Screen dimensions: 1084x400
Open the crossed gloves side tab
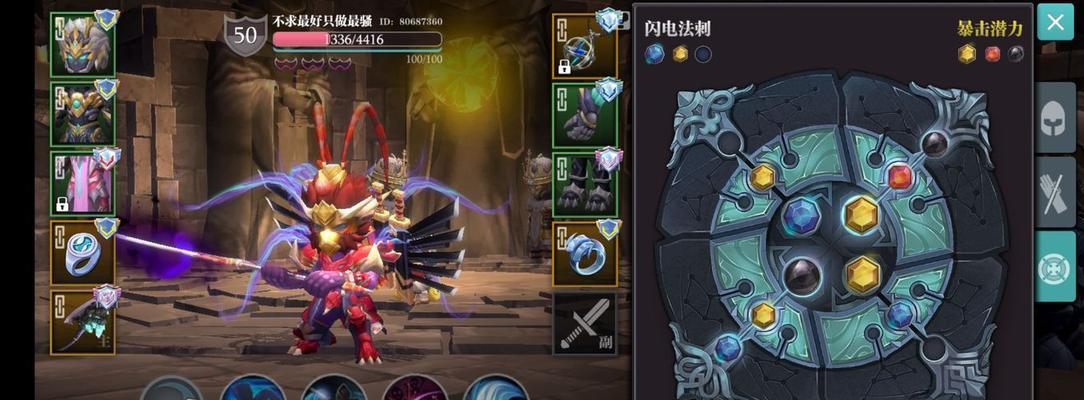(x=1055, y=192)
